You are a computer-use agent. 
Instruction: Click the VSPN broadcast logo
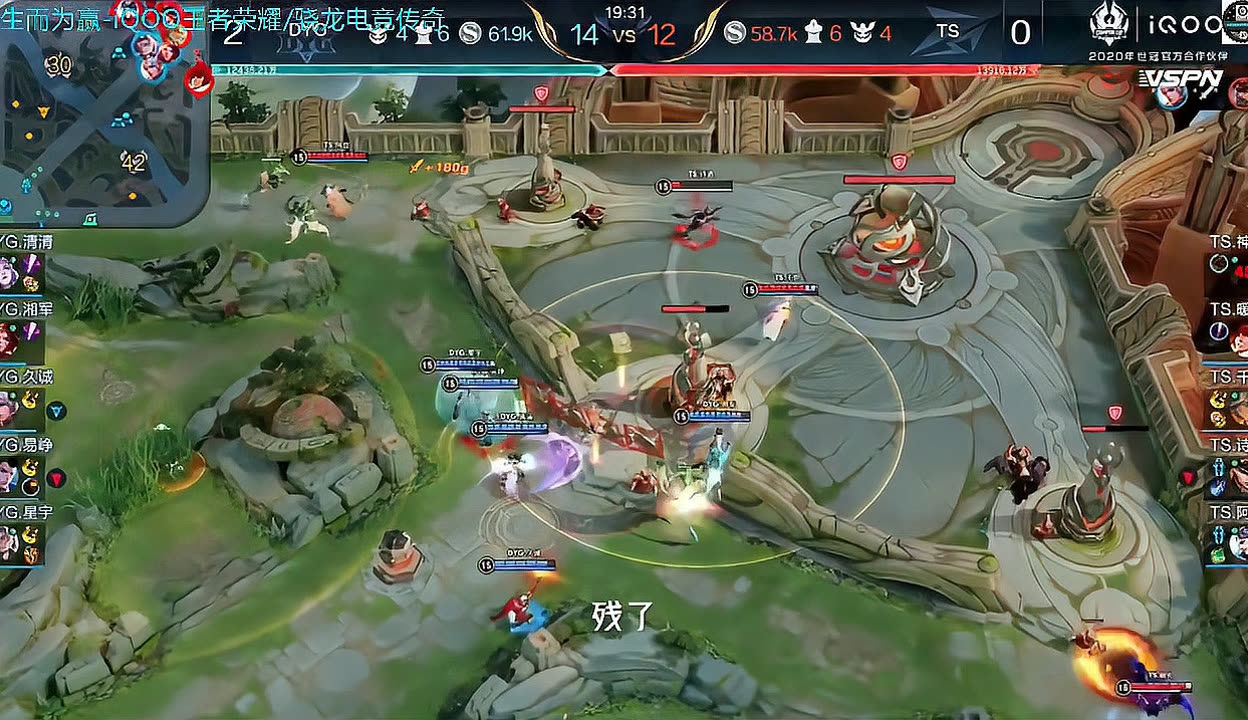pyautogui.click(x=1180, y=78)
